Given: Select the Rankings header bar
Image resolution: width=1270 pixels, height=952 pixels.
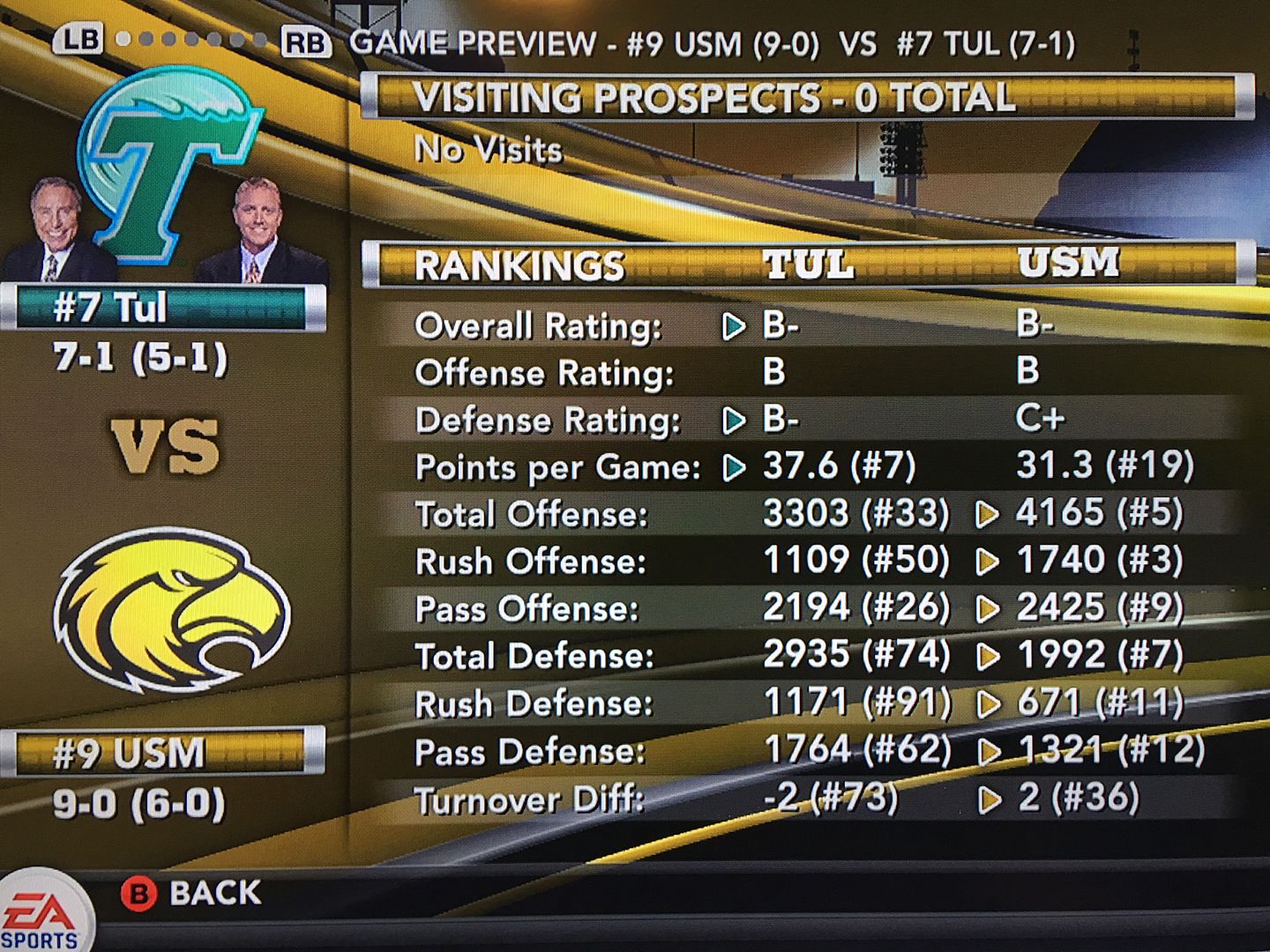Looking at the screenshot, I should coord(807,264).
